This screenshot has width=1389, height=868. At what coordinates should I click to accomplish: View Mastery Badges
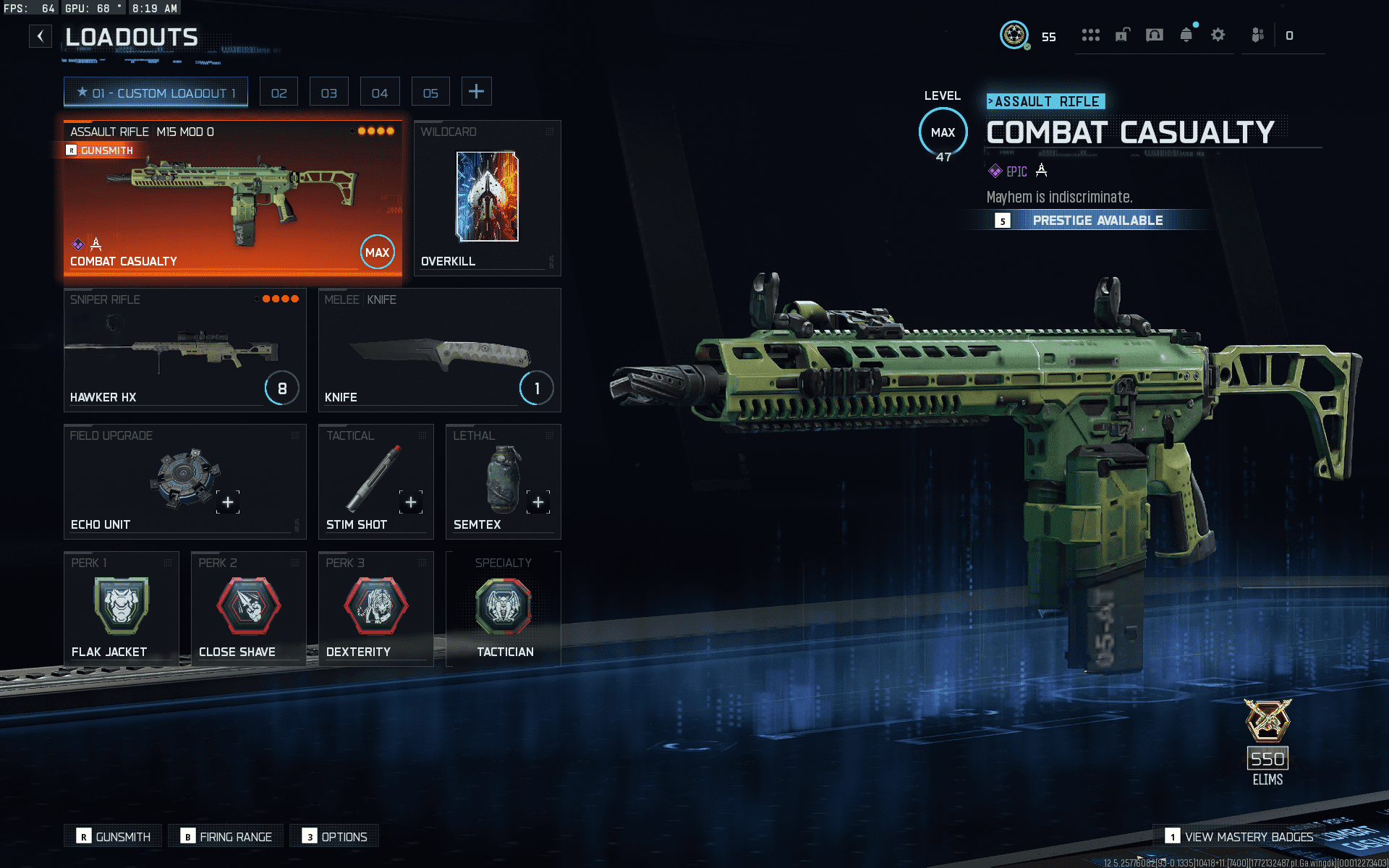click(1239, 836)
